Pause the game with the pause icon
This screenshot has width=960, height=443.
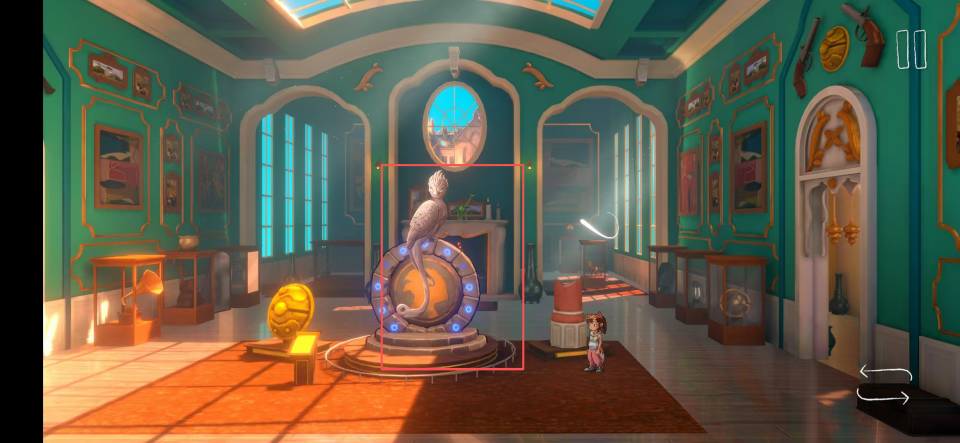pos(911,49)
